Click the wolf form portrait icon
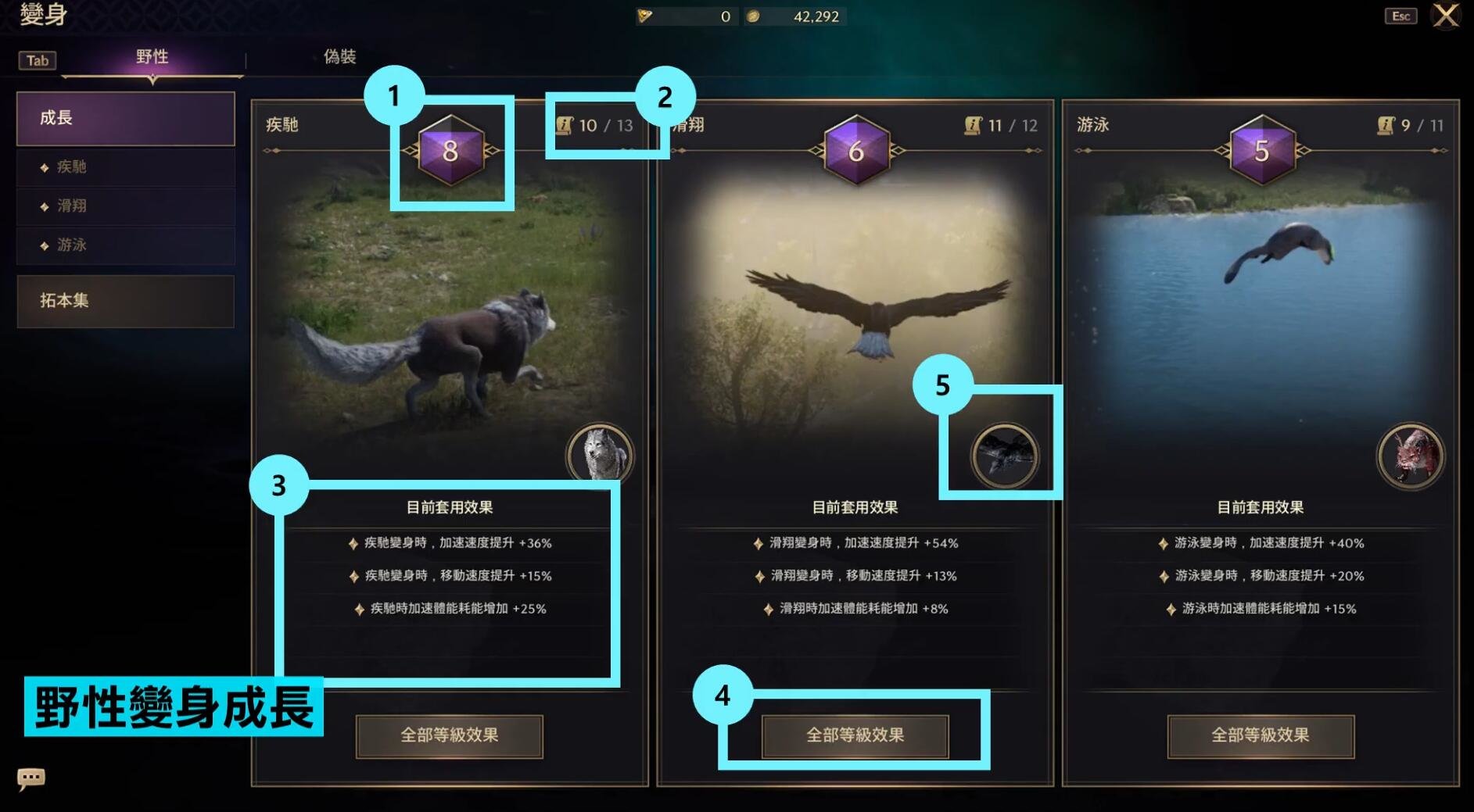 [600, 456]
